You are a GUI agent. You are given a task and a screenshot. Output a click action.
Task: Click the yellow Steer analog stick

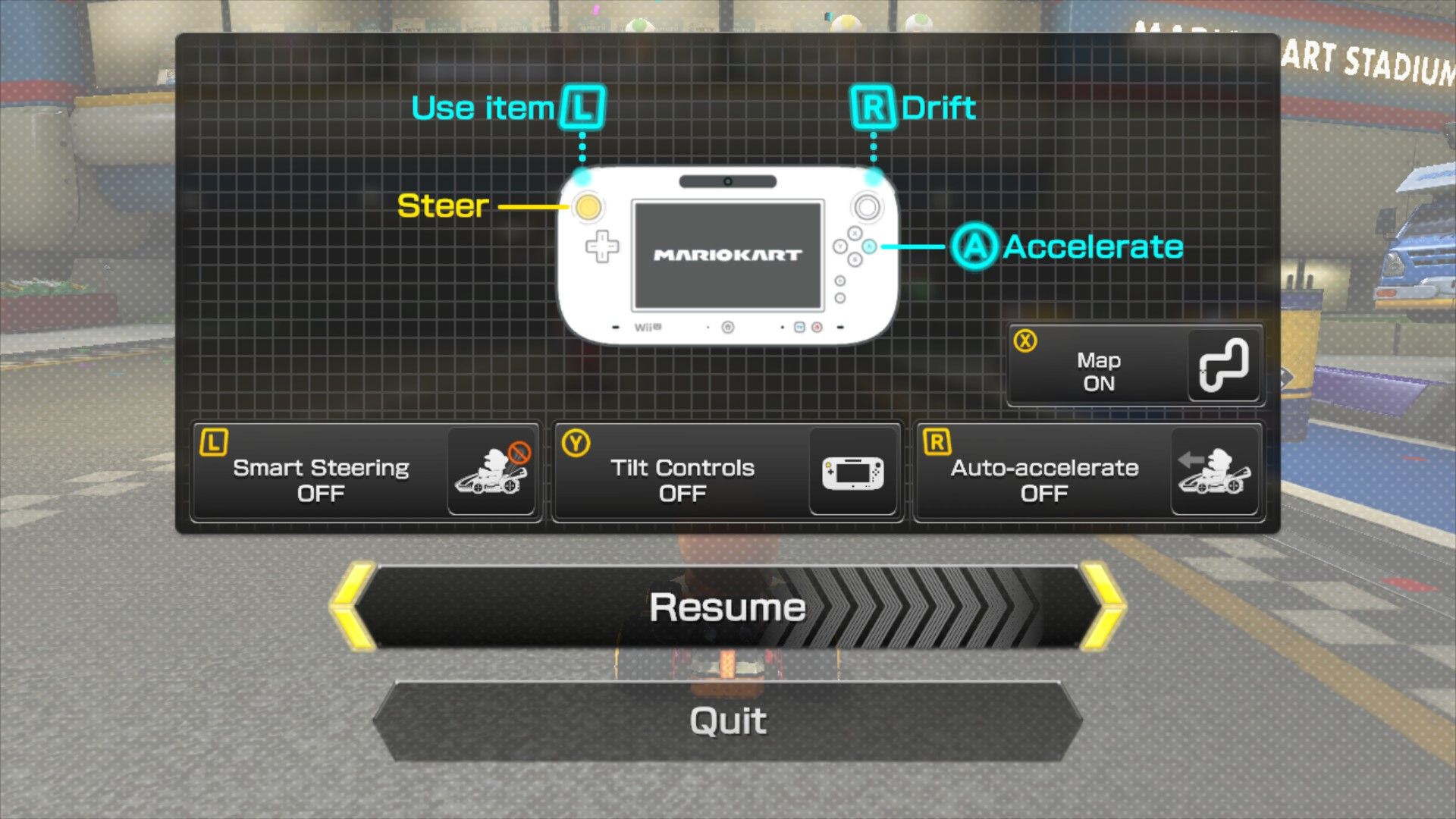click(x=587, y=206)
